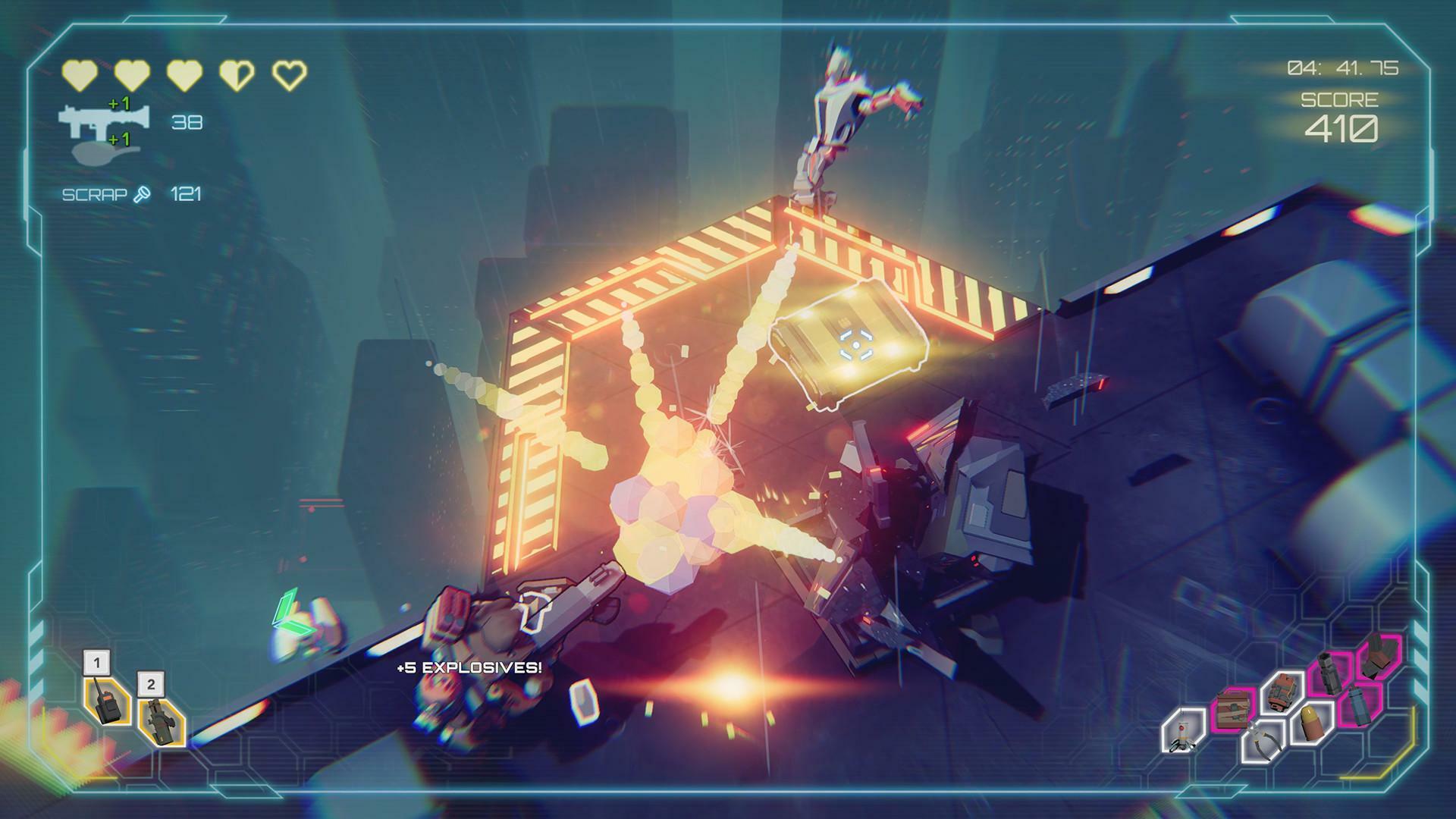Screen dimensions: 1456x819
Task: Click the wooden crate item in its pink hex
Action: pyautogui.click(x=1232, y=711)
